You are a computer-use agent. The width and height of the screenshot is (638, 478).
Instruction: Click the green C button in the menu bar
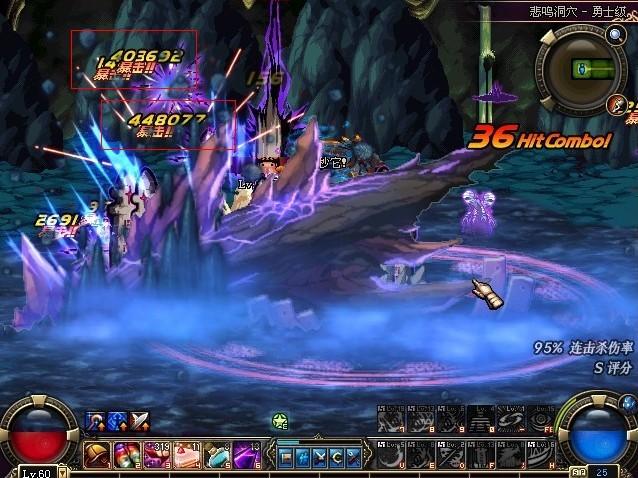click(336, 457)
